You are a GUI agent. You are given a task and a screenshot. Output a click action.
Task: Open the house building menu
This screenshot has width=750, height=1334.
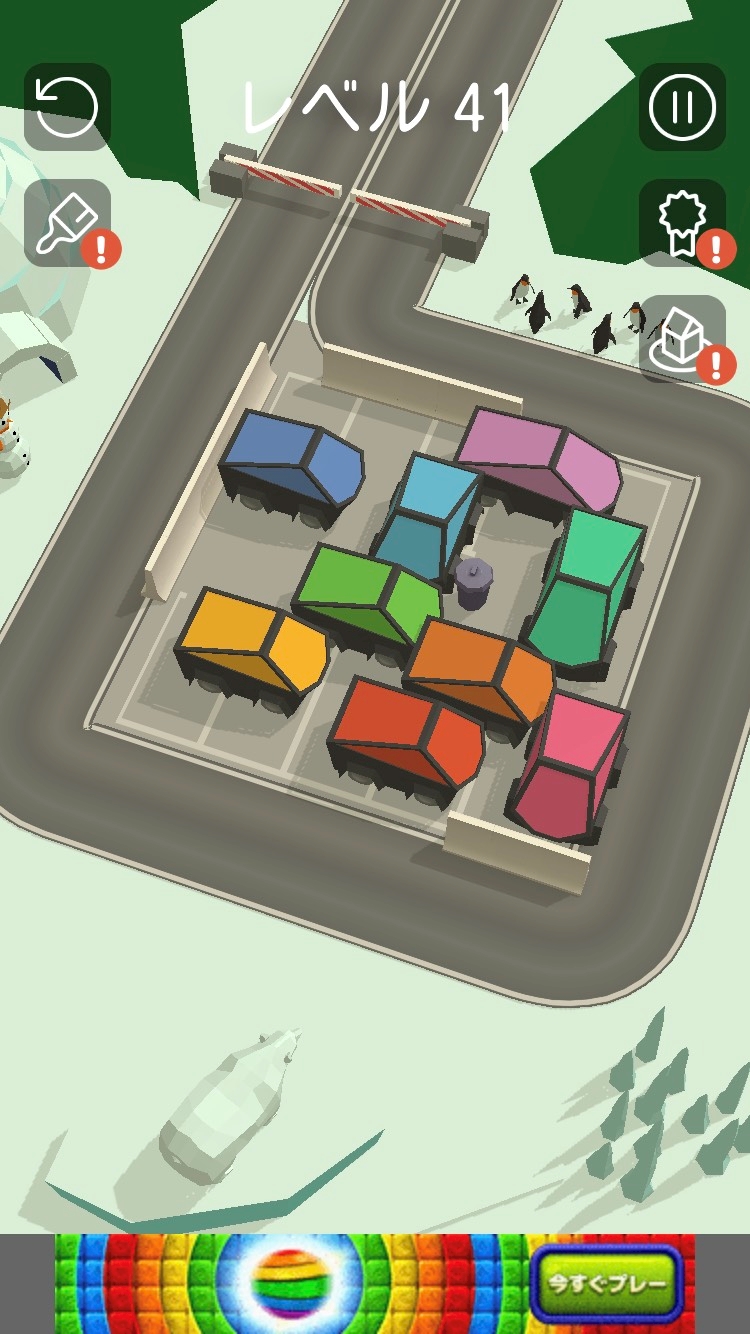(x=682, y=339)
